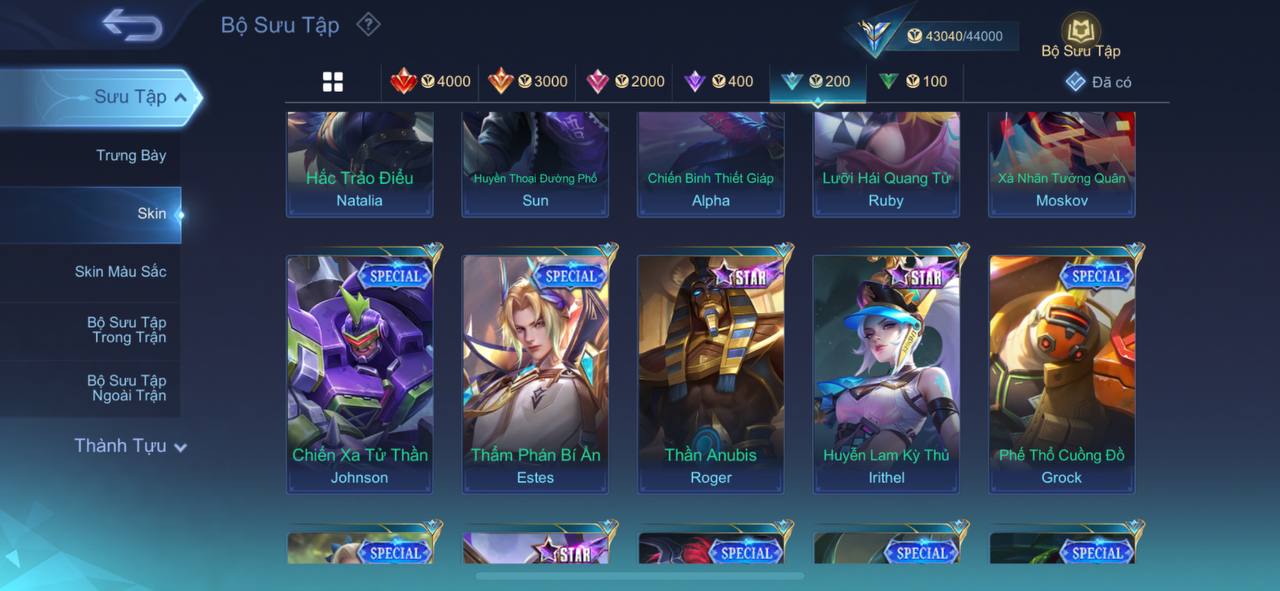The image size is (1280, 591).
Task: Go back using the return arrow
Action: pos(132,25)
